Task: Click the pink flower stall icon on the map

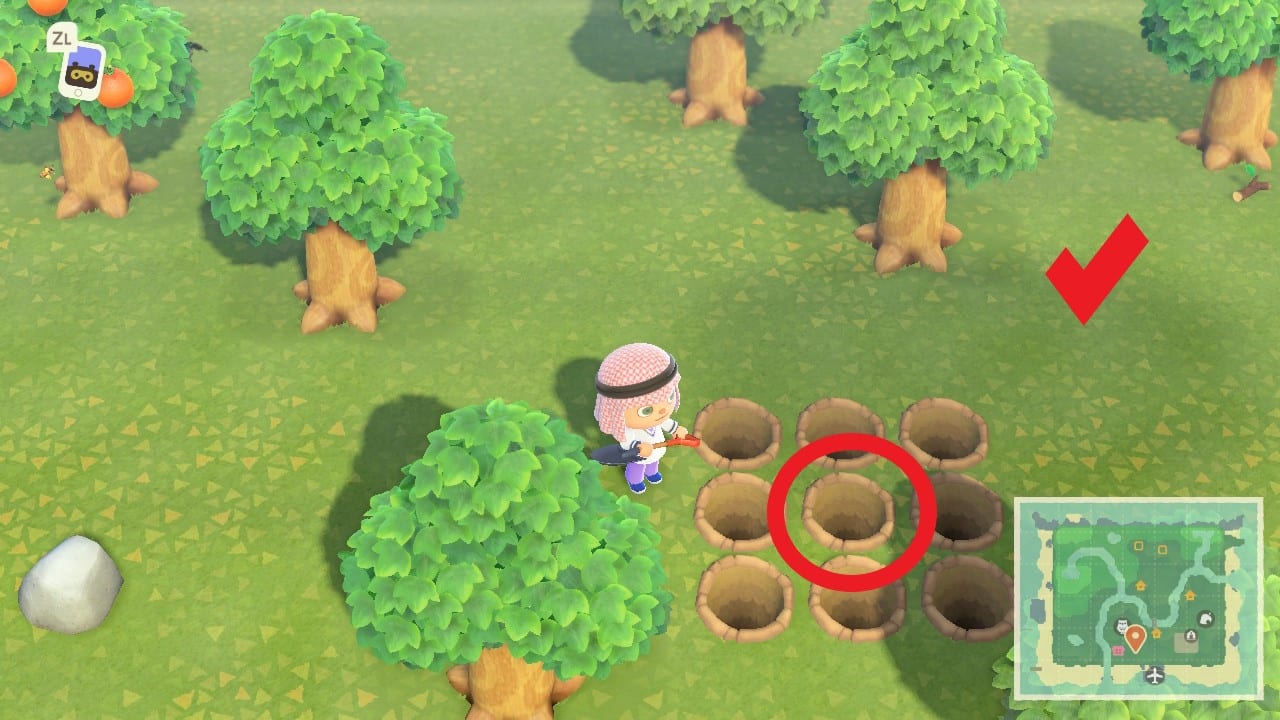Action: [x=1118, y=649]
